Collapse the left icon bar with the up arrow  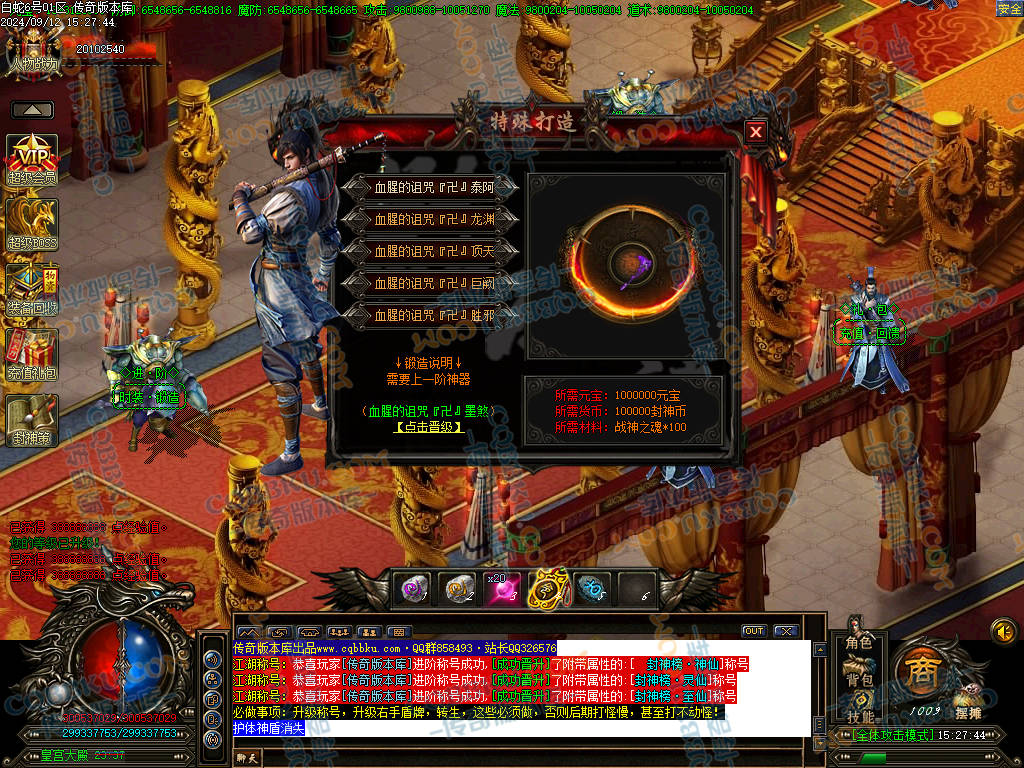(32, 110)
